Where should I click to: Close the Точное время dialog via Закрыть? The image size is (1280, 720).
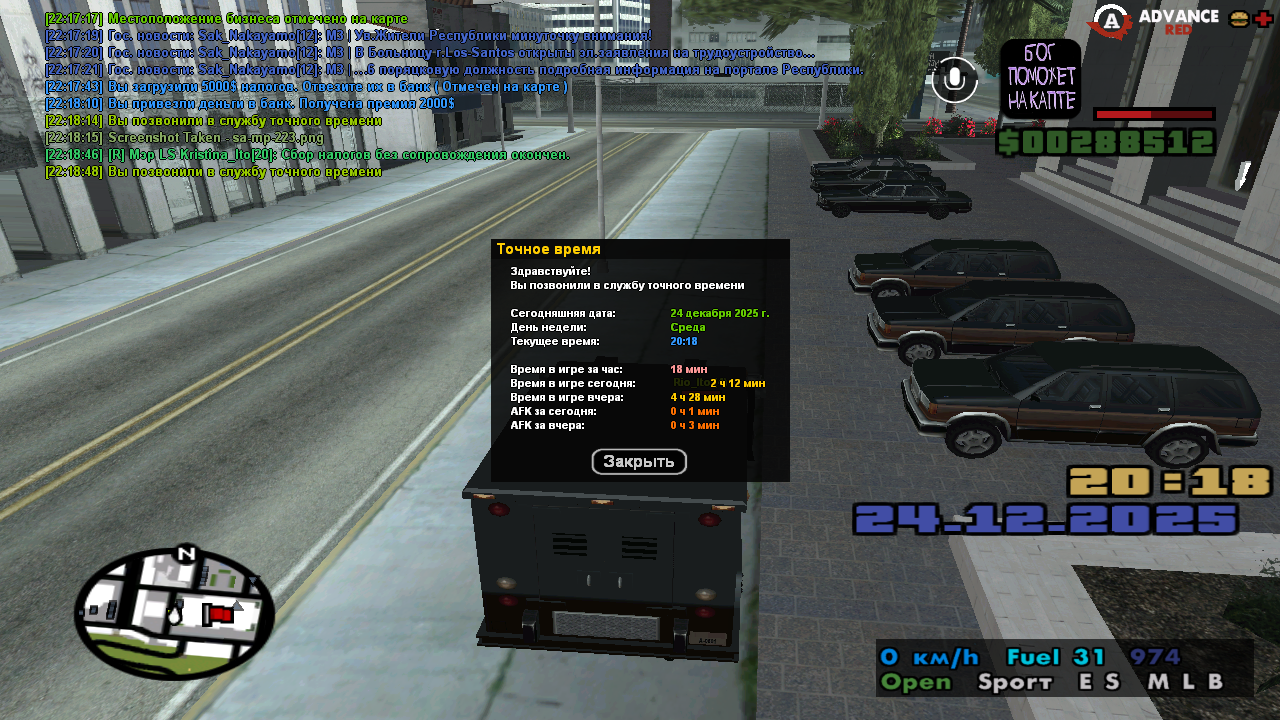pyautogui.click(x=639, y=462)
